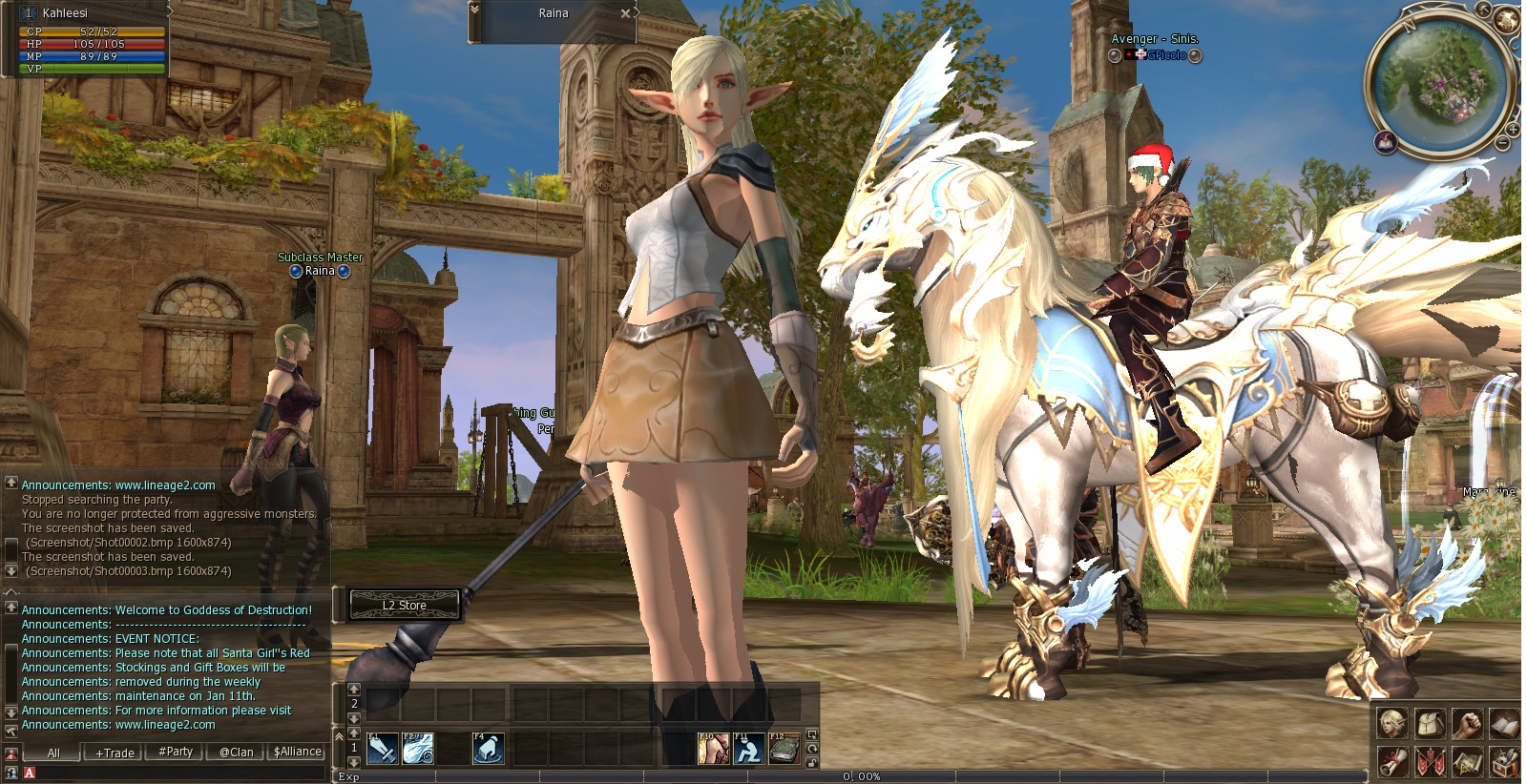The image size is (1527, 784).
Task: Zoom out the minimap with minus button
Action: click(1503, 143)
